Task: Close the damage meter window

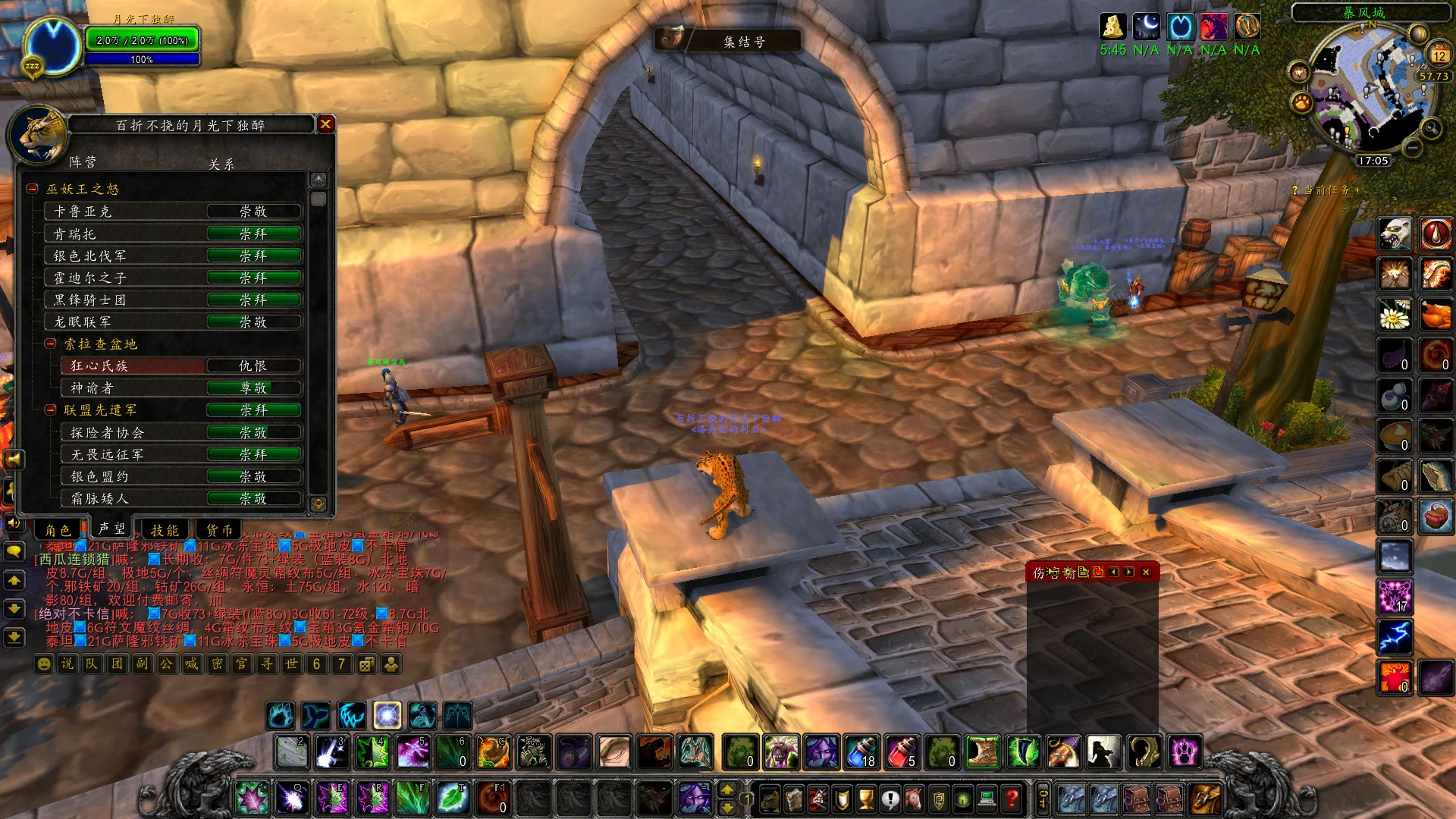Action: pos(1146,572)
